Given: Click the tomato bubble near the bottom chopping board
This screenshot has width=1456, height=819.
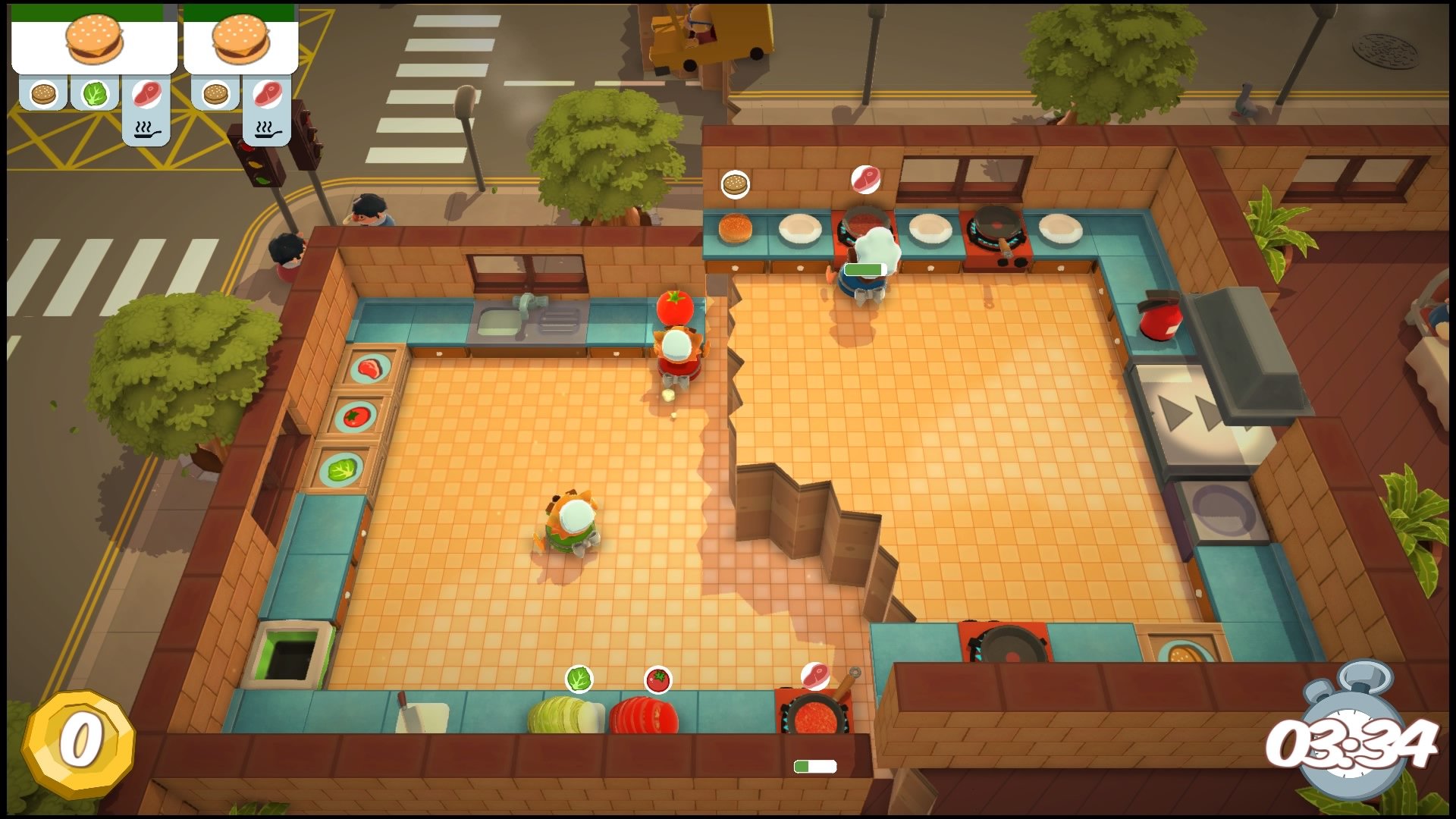Looking at the screenshot, I should [657, 679].
